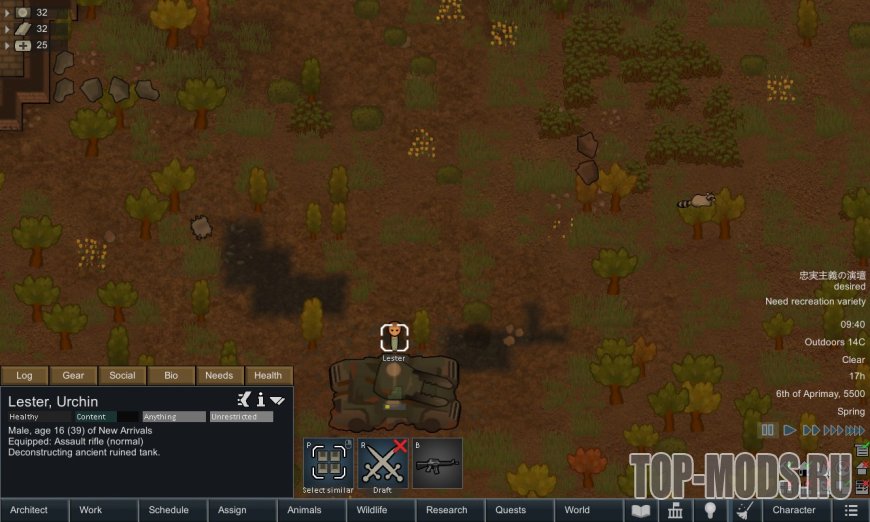
Task: Click the Select similar command
Action: (x=328, y=463)
